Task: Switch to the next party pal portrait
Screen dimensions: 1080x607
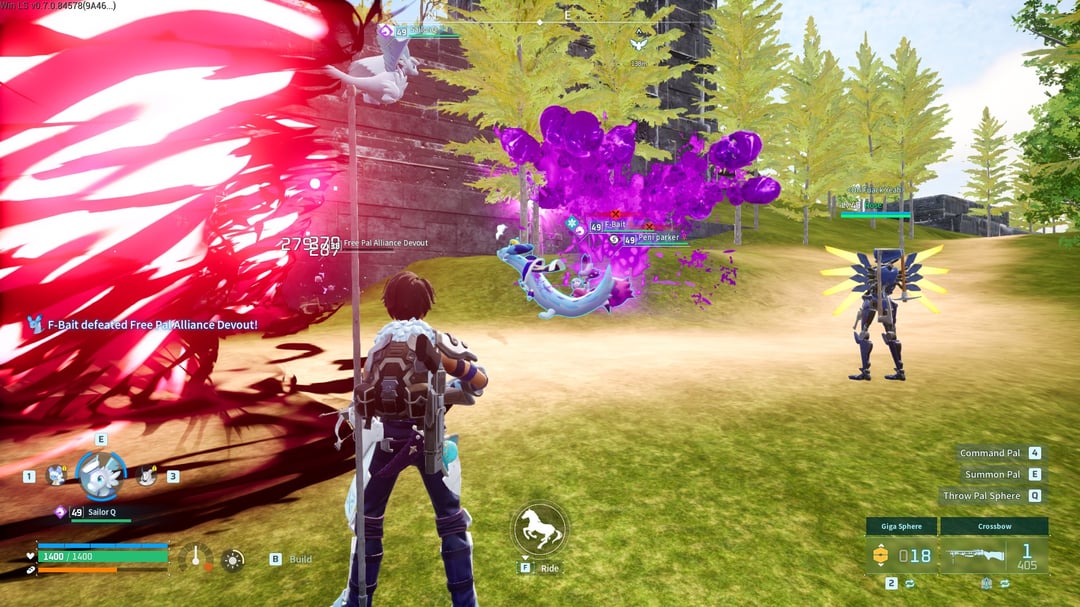Action: (147, 476)
